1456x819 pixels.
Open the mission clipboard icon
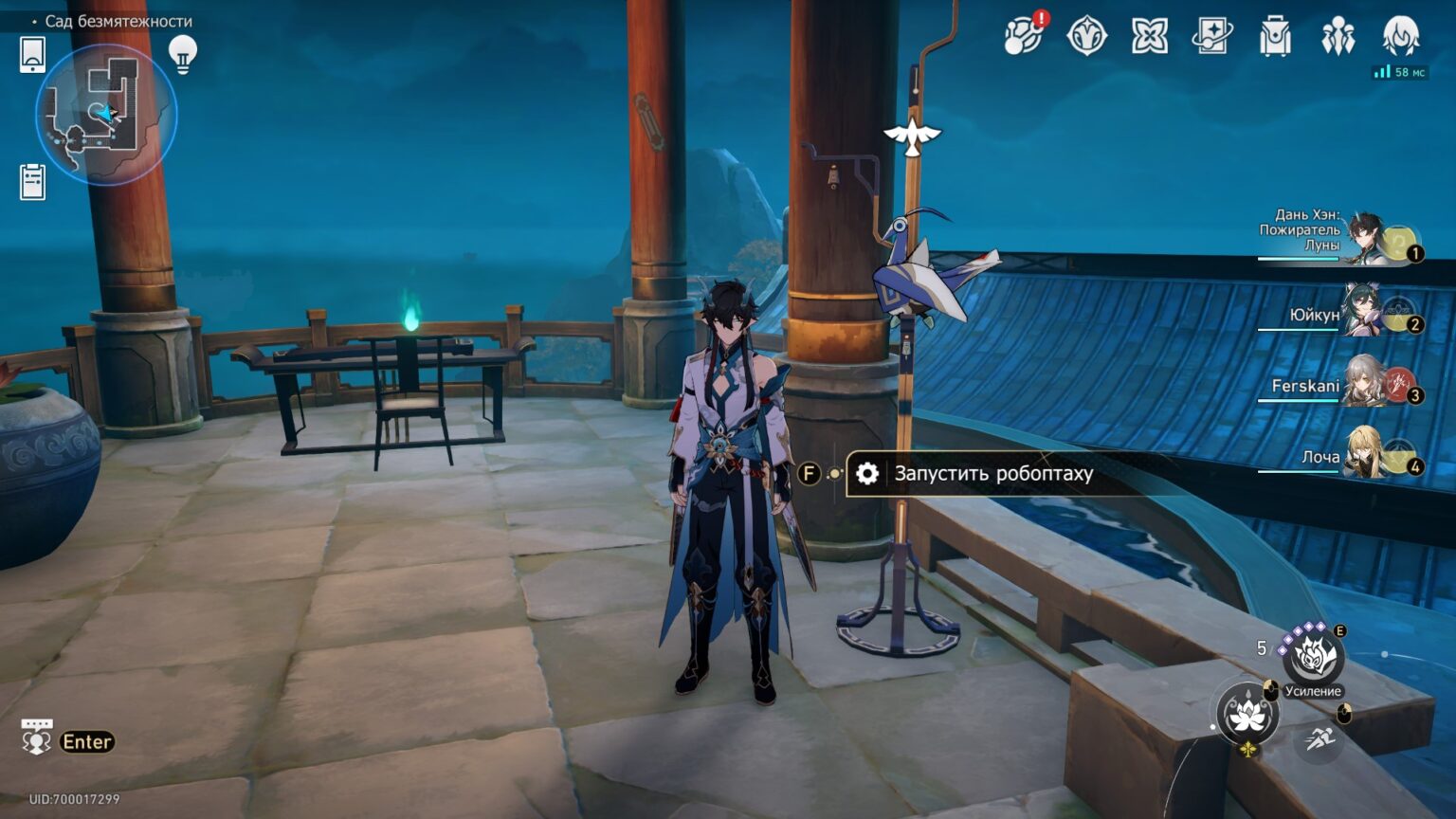pyautogui.click(x=32, y=181)
